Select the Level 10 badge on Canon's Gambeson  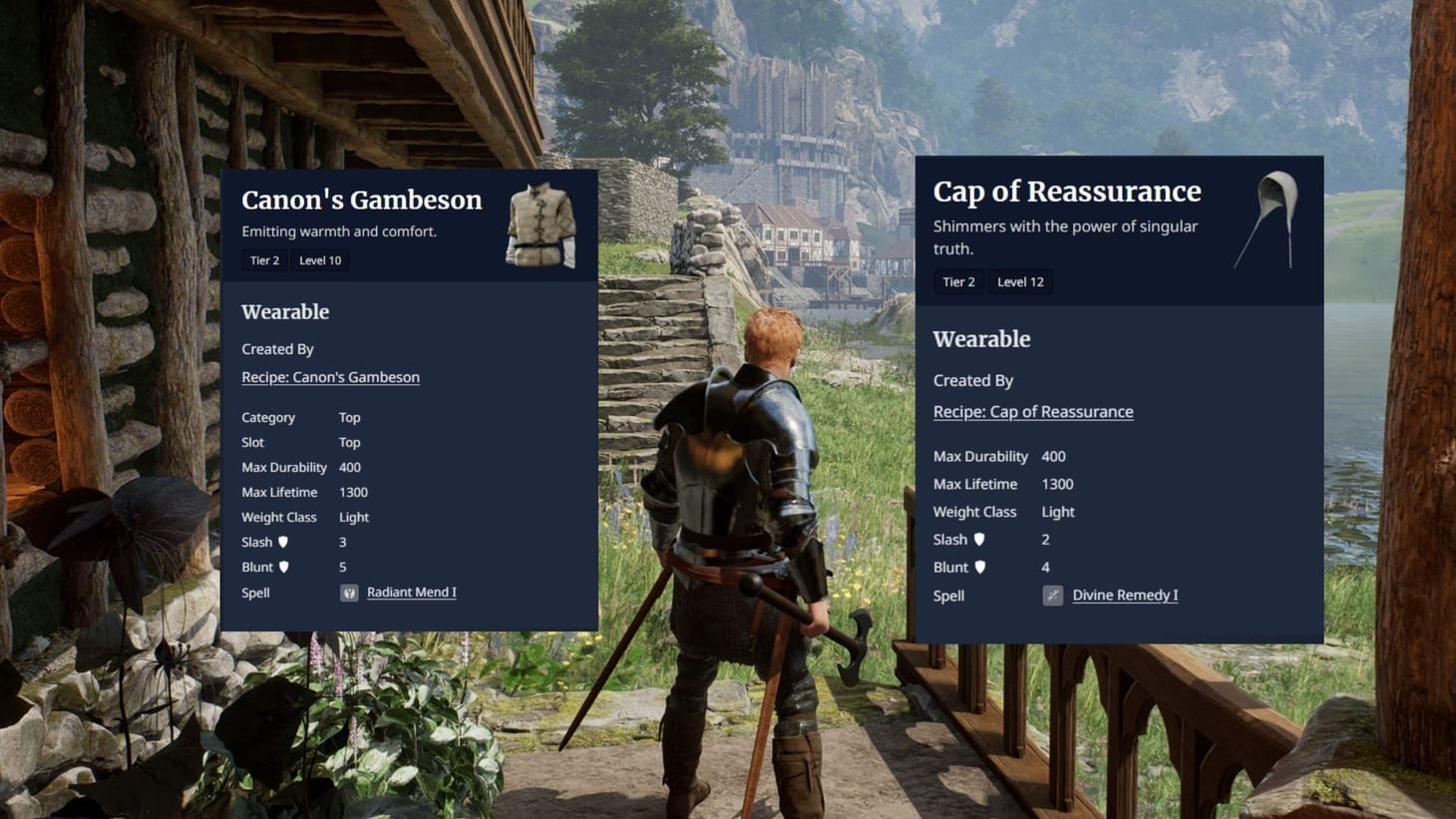coord(319,260)
